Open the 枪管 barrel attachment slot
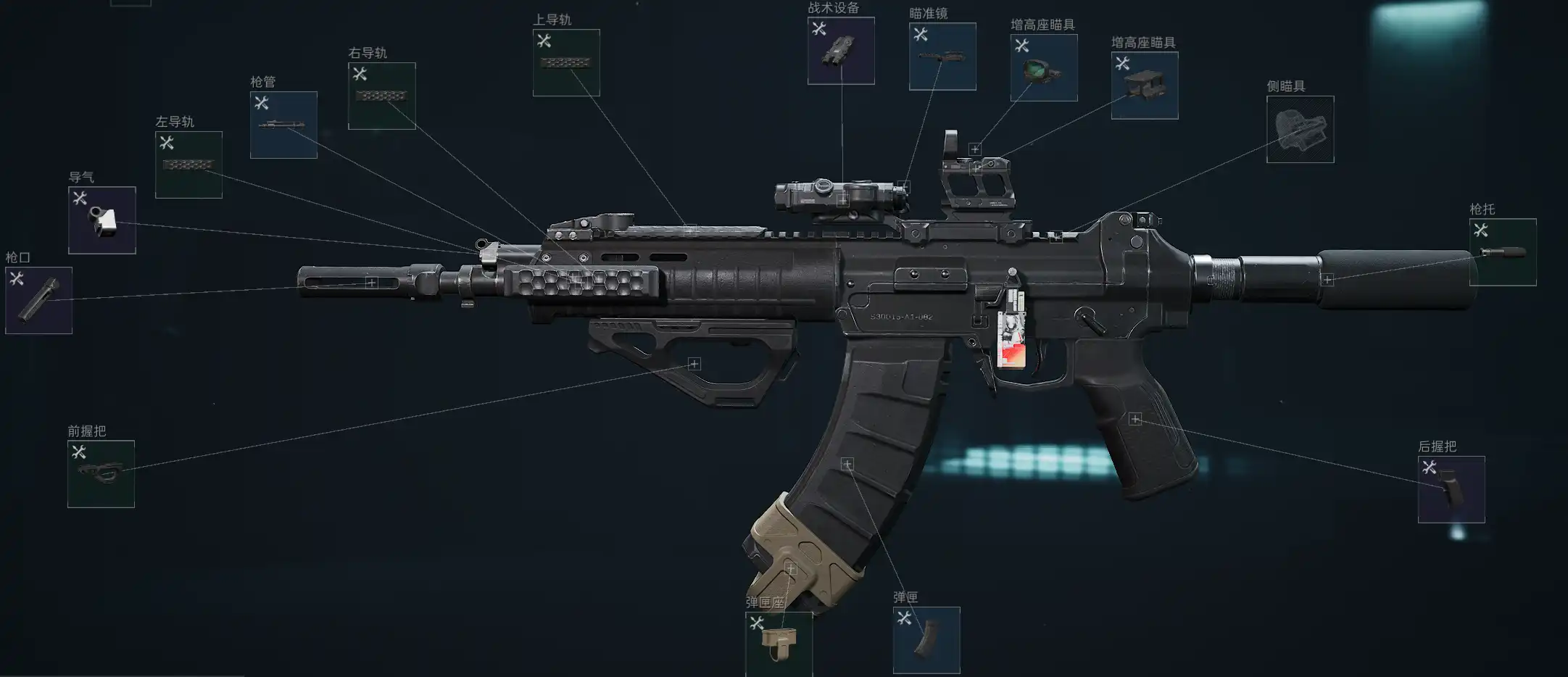This screenshot has height=677, width=1568. [x=283, y=125]
